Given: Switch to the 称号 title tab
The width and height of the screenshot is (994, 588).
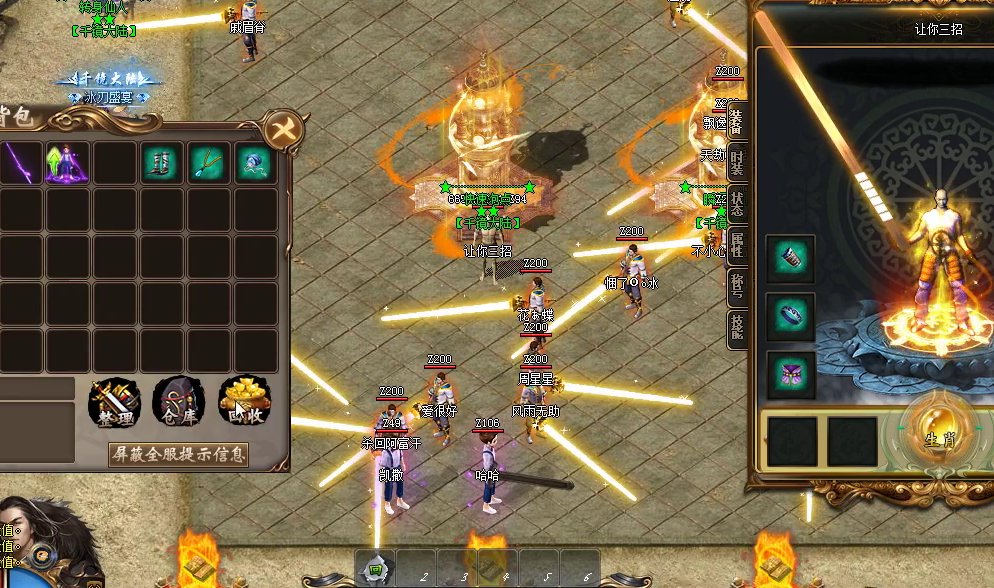Looking at the screenshot, I should pos(737,287).
